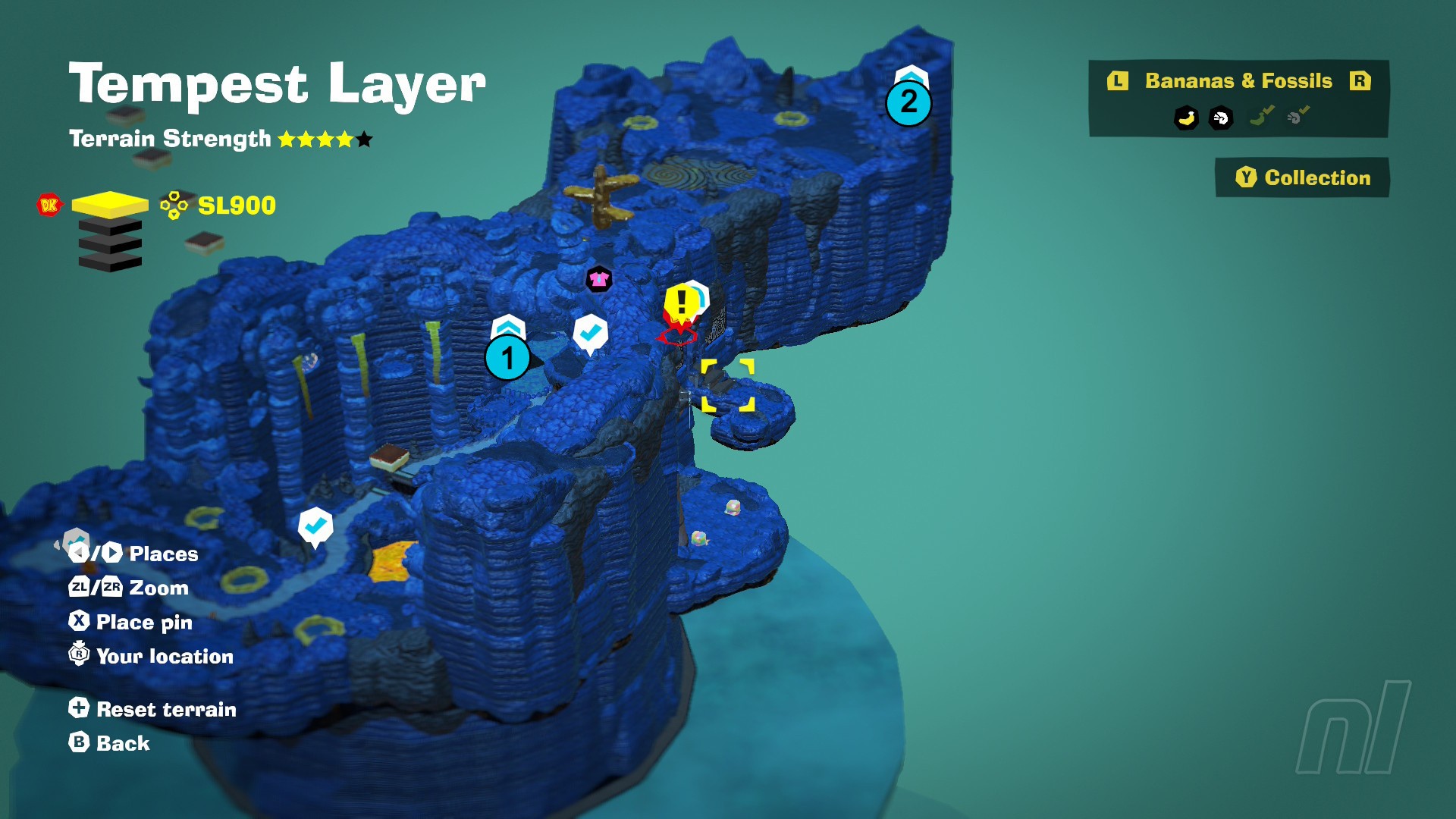
Task: Choose the white fossil icon in the filter panel
Action: click(x=1221, y=118)
